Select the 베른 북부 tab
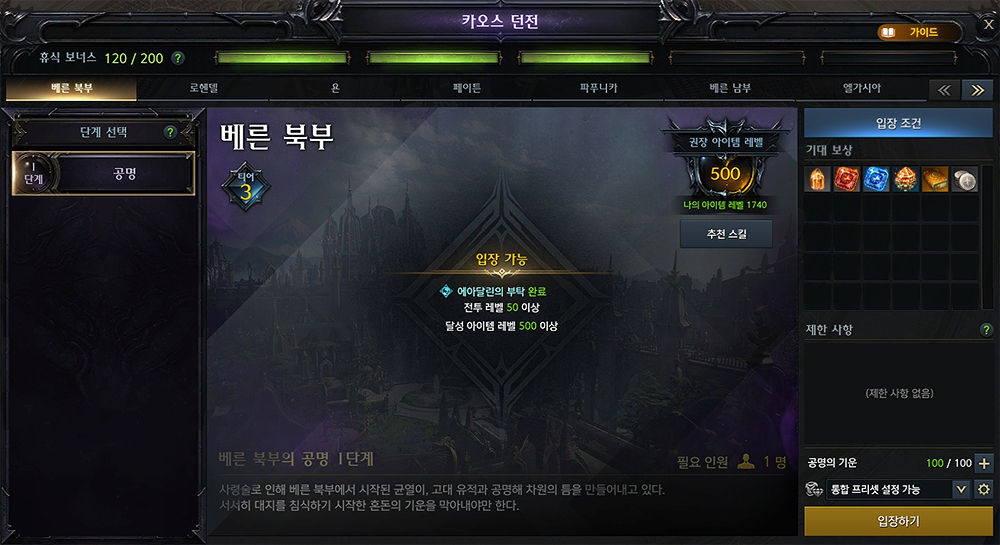Viewport: 1000px width, 545px height. (x=72, y=88)
